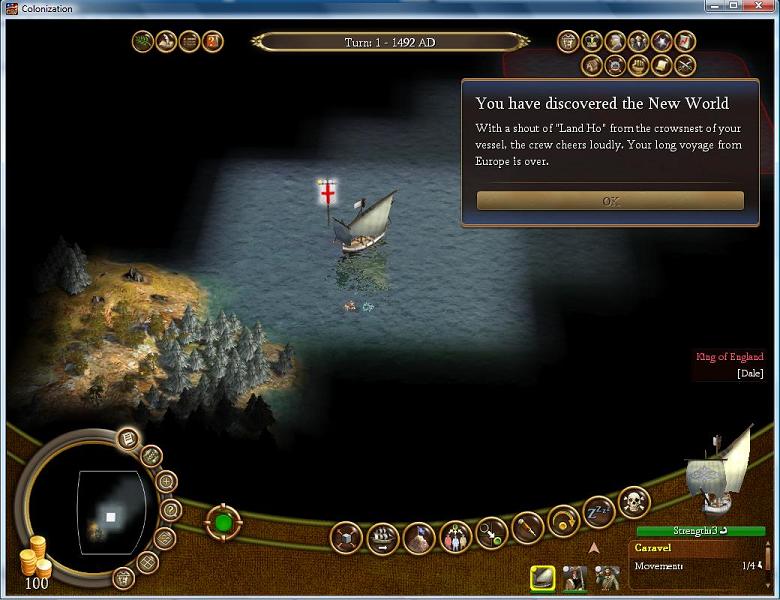
Task: Open the crossed swords advisor icon
Action: click(685, 66)
